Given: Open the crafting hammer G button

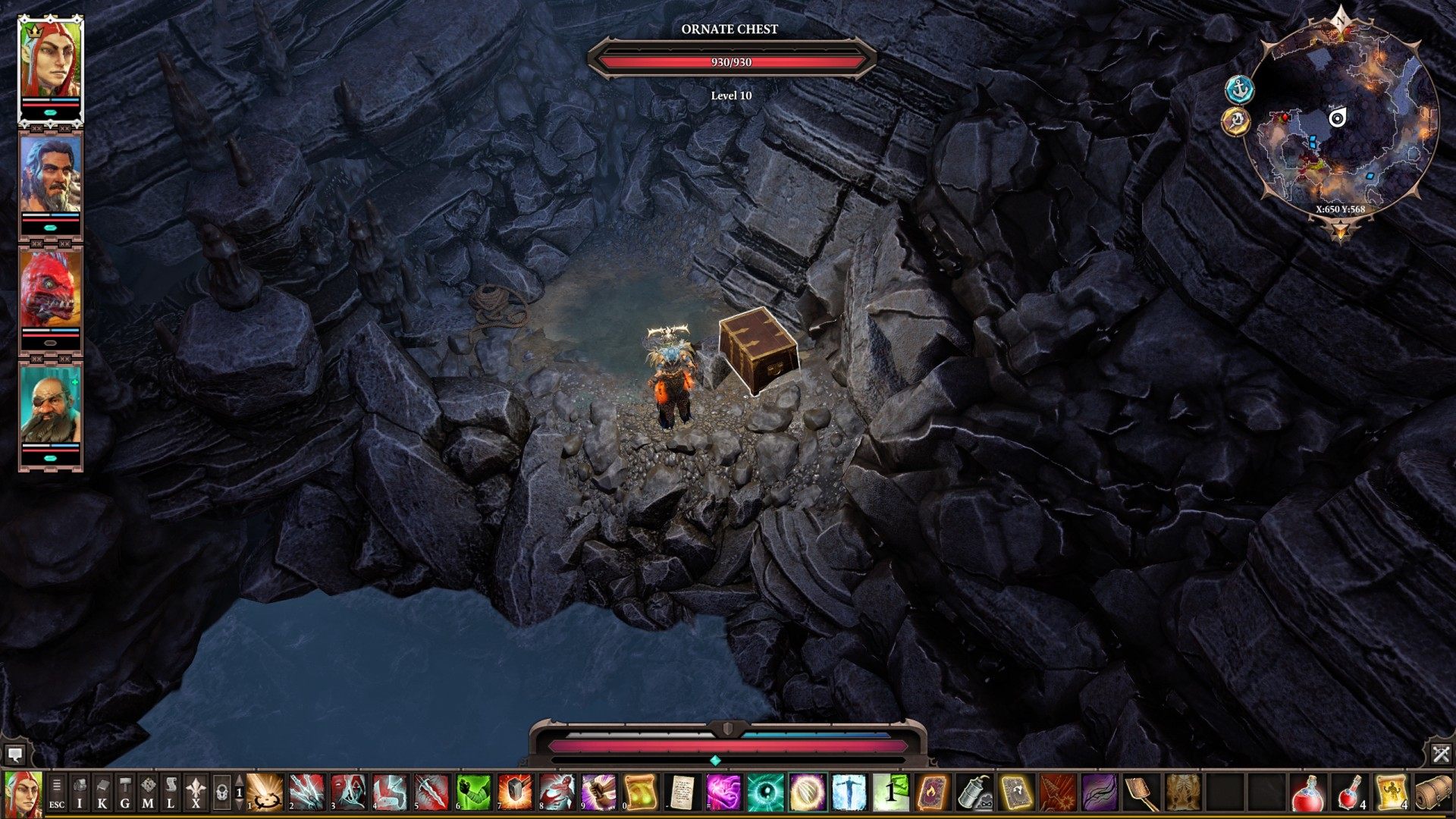Looking at the screenshot, I should pos(125,792).
